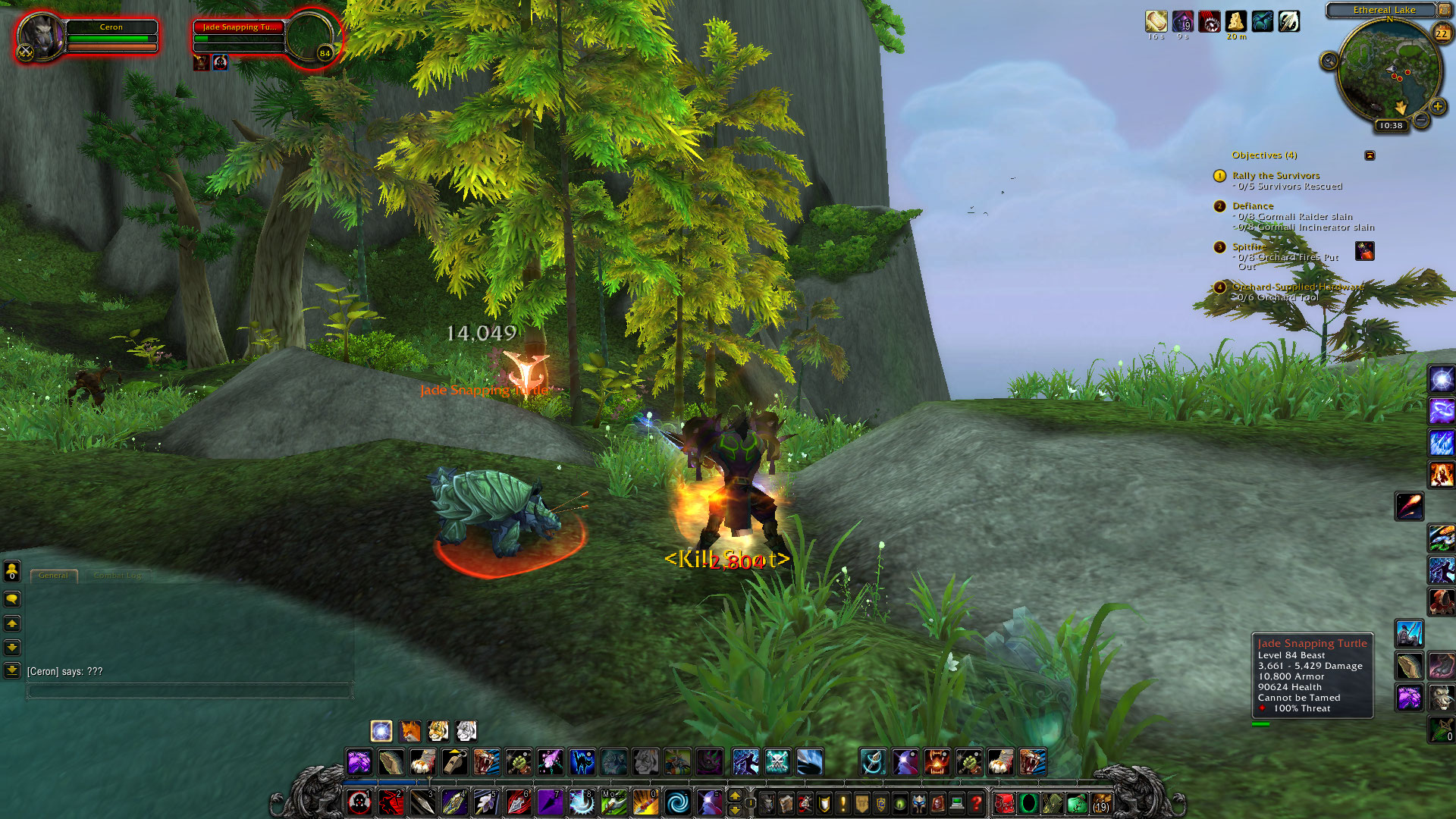Zoom out the minimap with minus button

[1422, 121]
